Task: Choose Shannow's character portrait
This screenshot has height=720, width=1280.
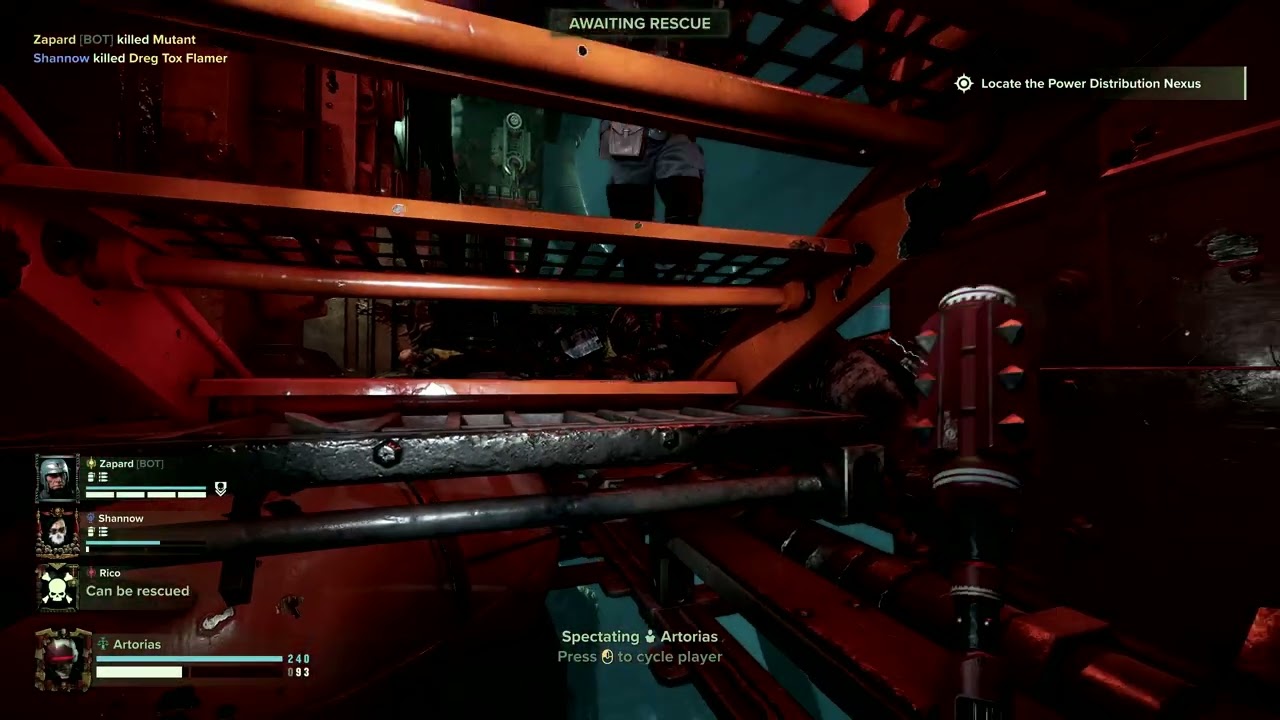Action: [57, 533]
